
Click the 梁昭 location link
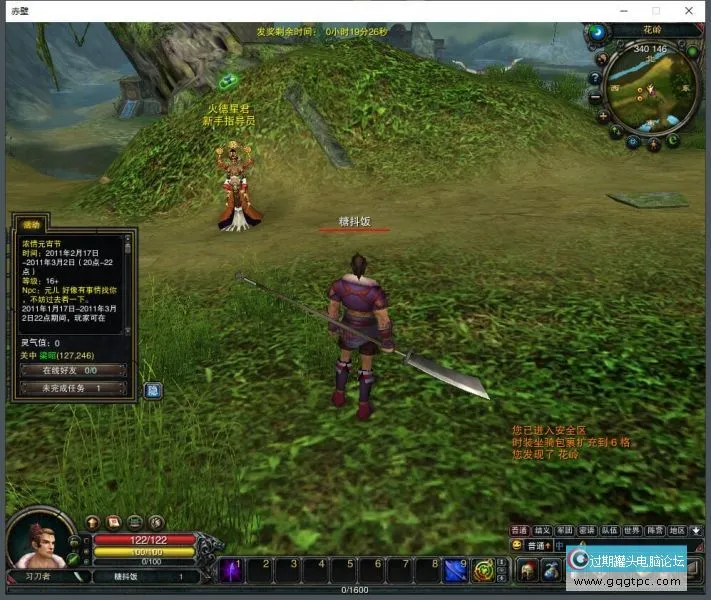point(47,355)
